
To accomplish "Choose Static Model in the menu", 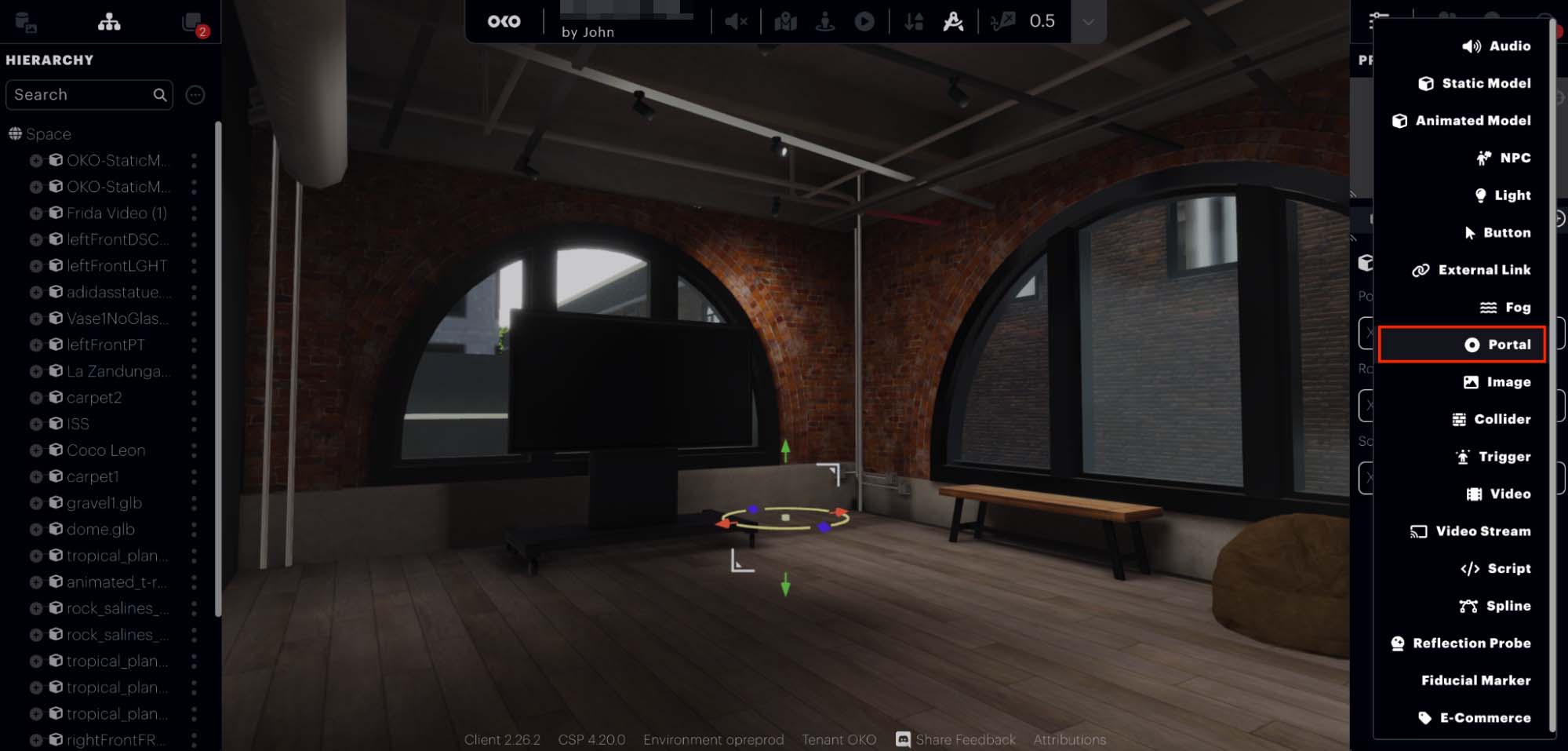I will 1475,83.
